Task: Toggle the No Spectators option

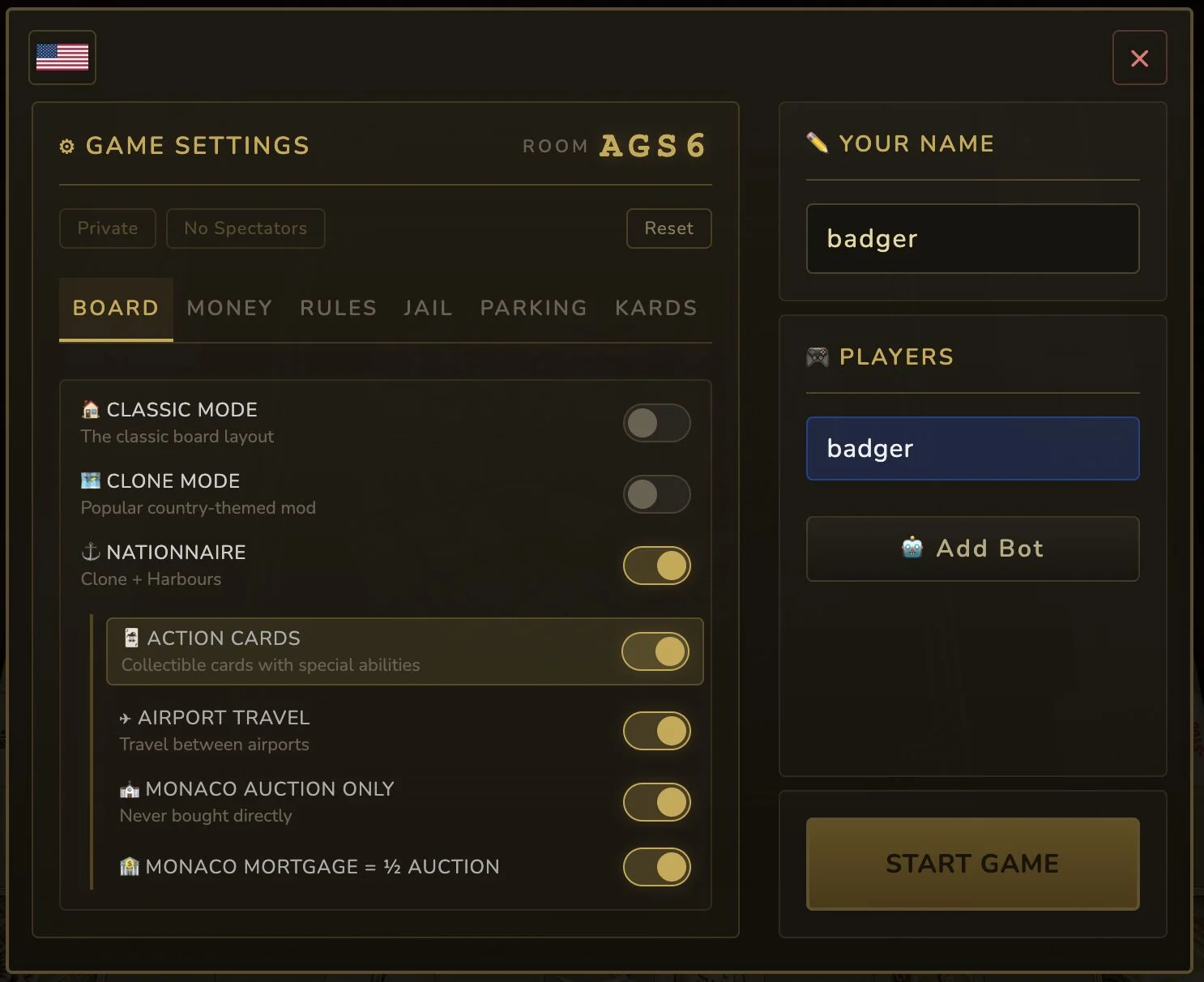Action: 245,228
